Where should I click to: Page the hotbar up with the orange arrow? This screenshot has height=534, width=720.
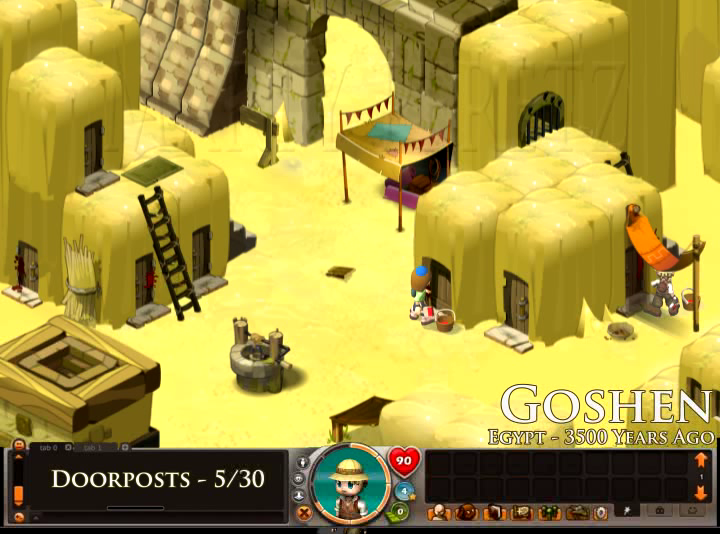point(701,461)
